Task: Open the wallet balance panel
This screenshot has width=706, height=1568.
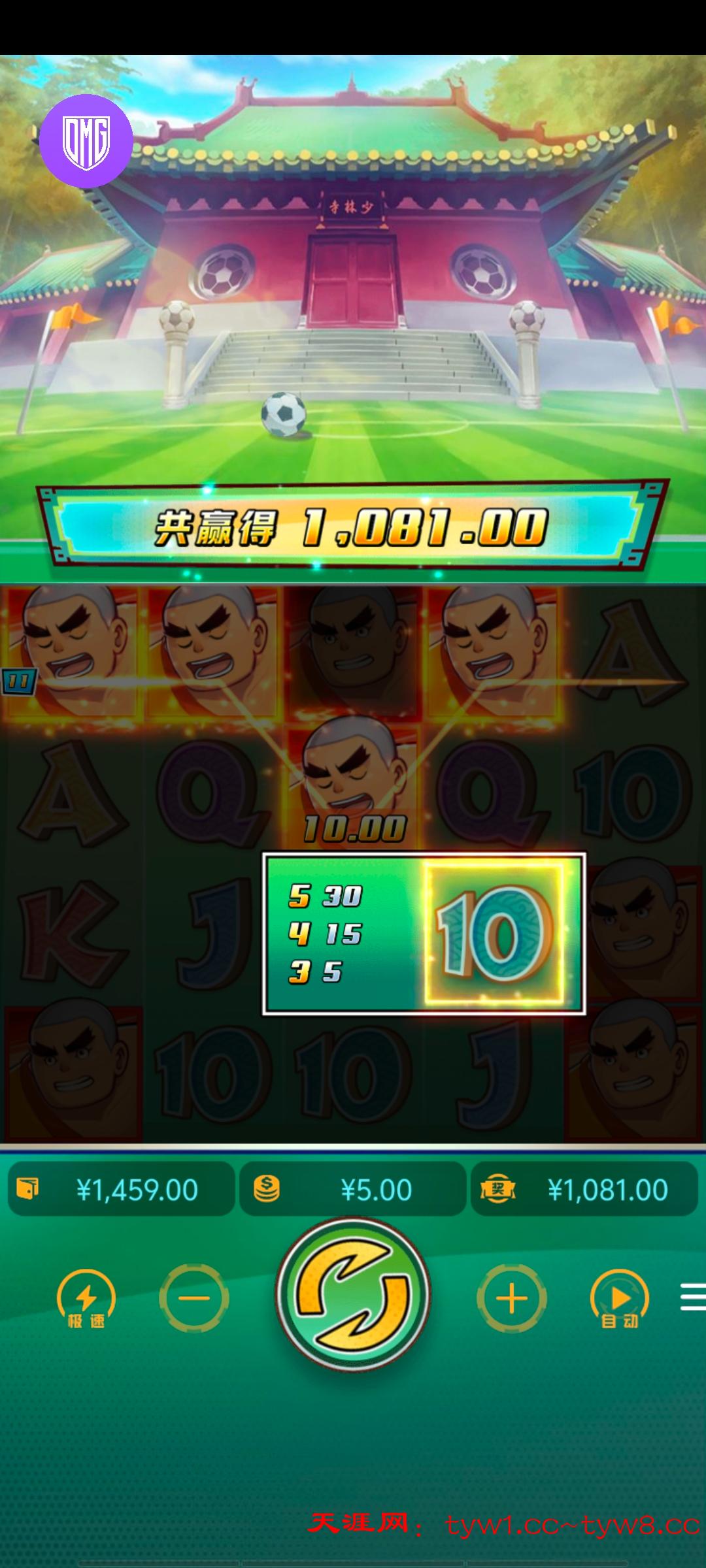Action: (x=122, y=1190)
